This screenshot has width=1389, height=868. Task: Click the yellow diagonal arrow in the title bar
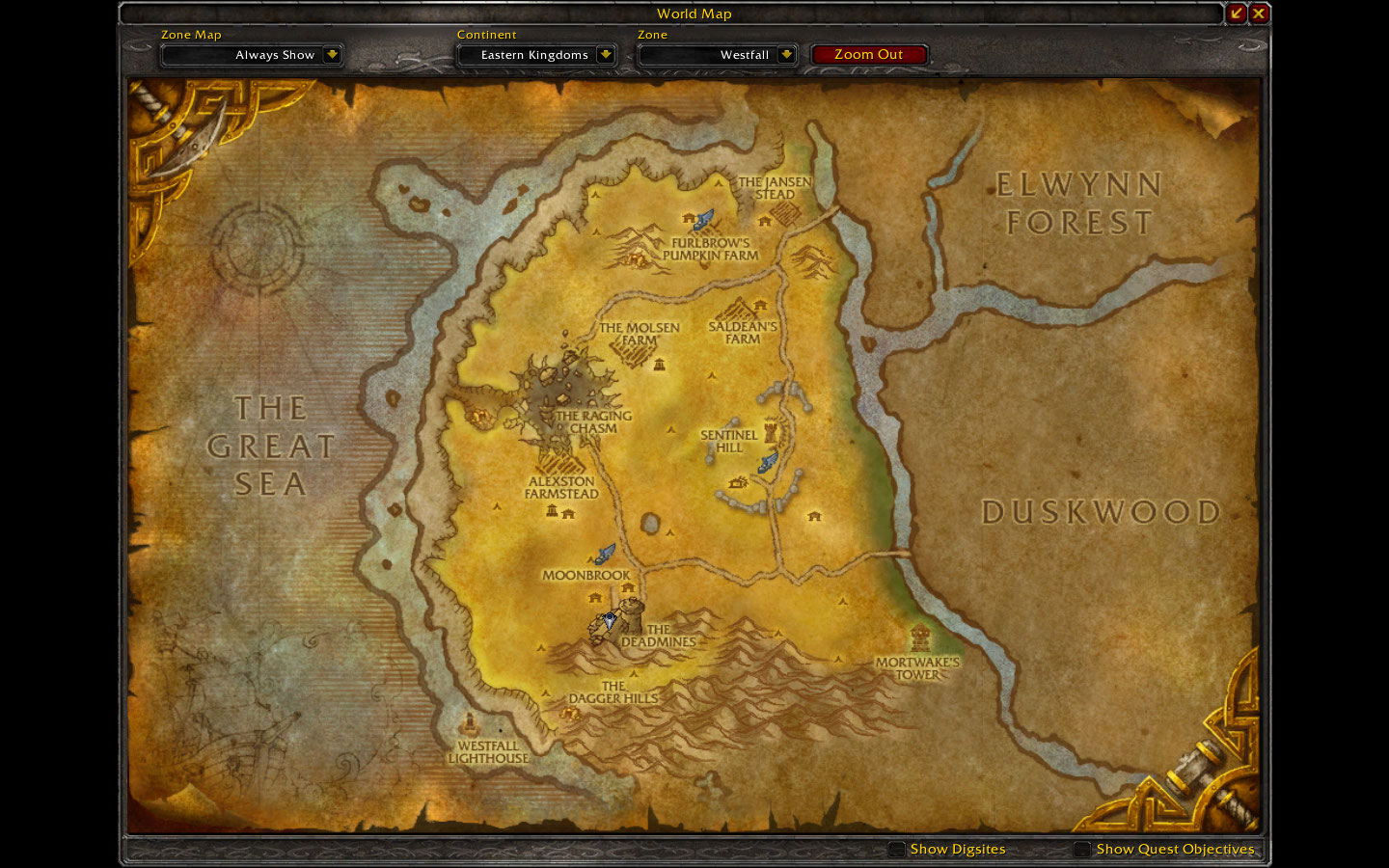1238,14
